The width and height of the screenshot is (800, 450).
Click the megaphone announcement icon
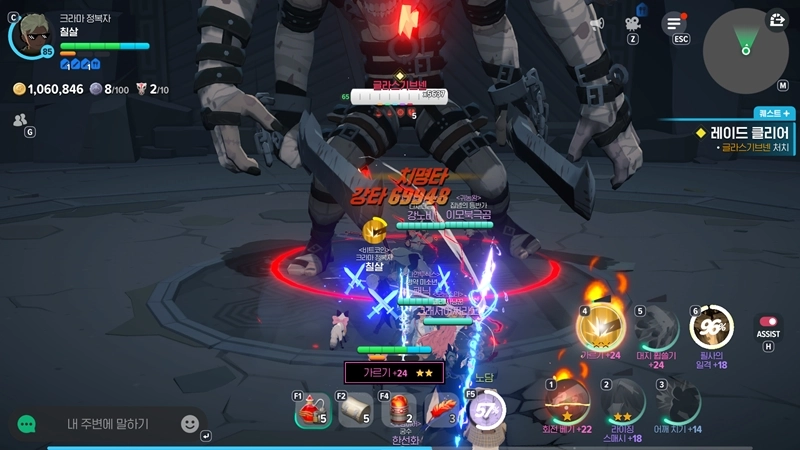click(597, 24)
